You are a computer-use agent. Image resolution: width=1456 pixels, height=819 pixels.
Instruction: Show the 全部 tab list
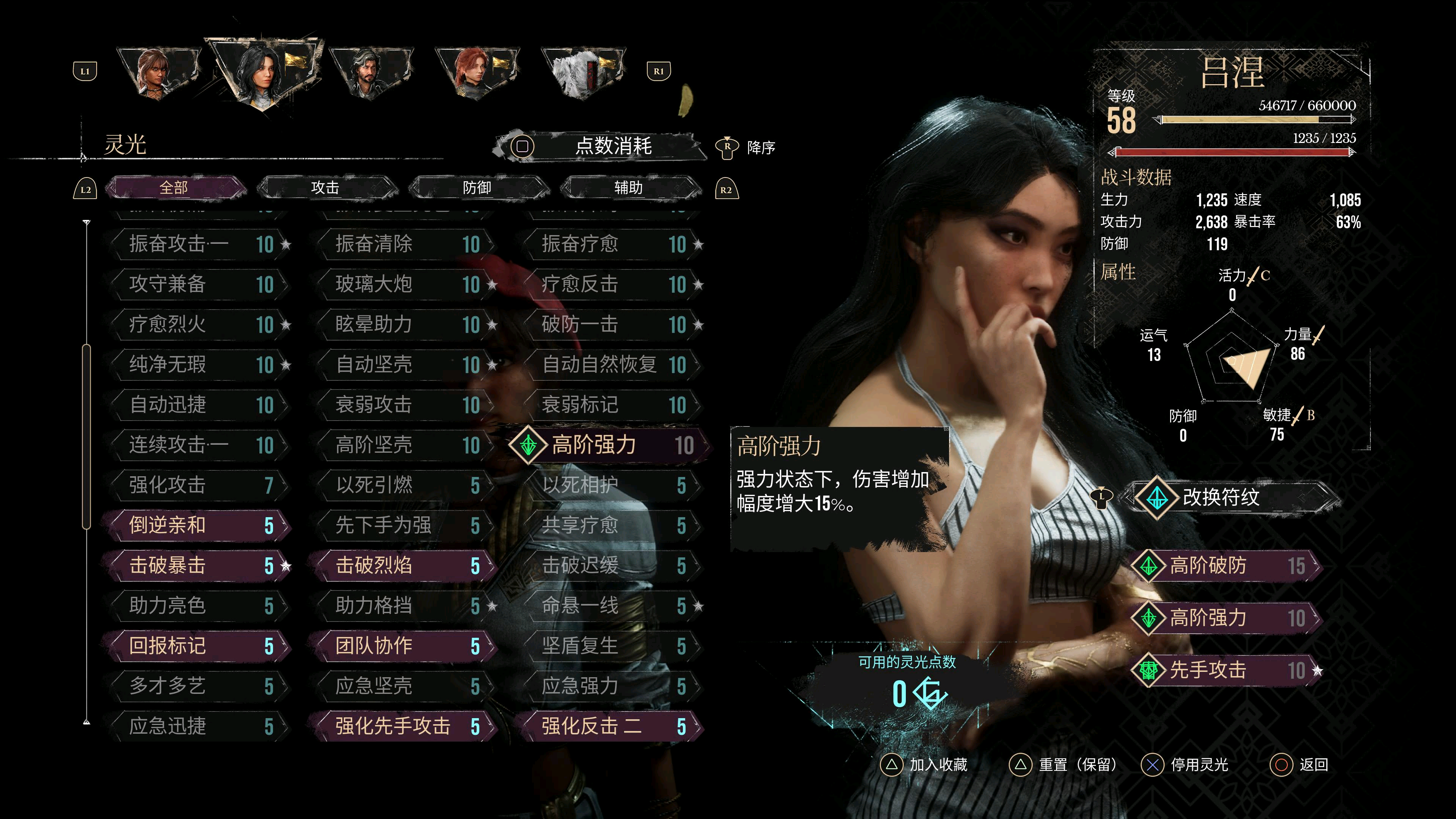174,188
